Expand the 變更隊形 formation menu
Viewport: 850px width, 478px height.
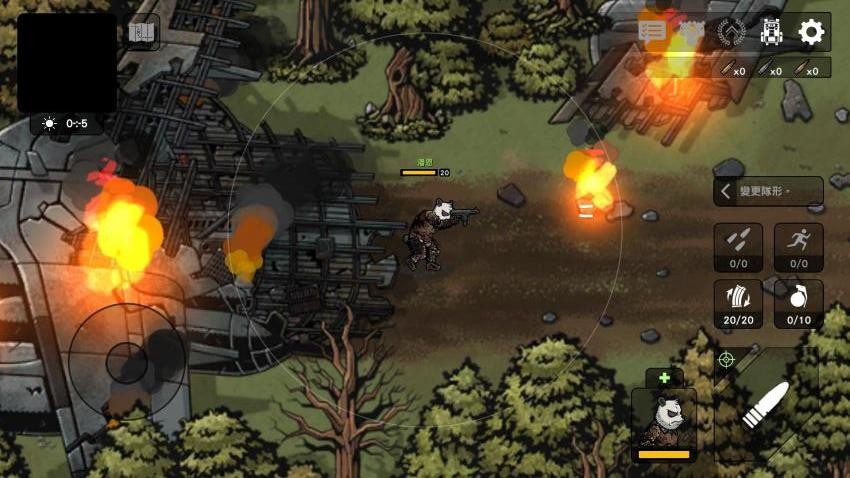click(768, 191)
